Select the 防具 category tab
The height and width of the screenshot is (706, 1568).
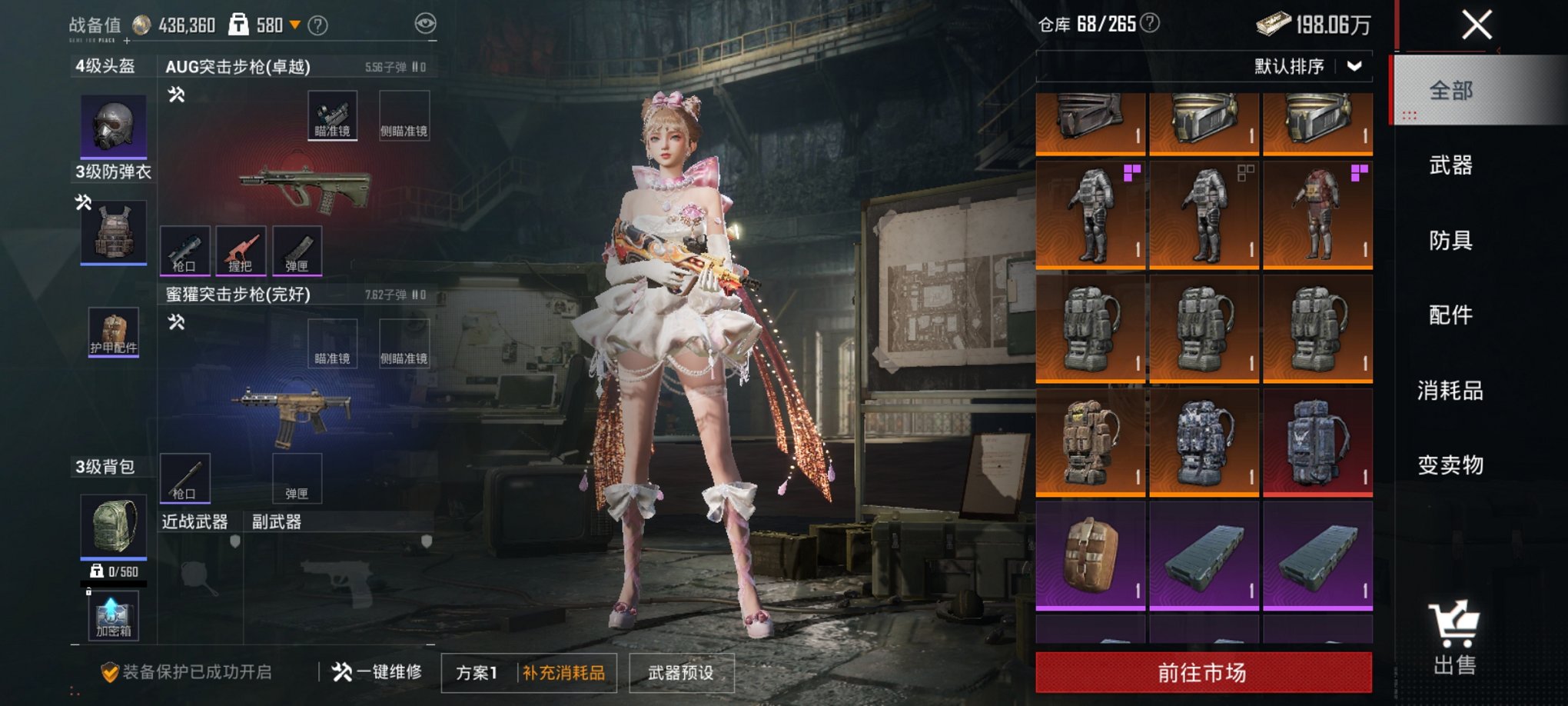[x=1450, y=241]
